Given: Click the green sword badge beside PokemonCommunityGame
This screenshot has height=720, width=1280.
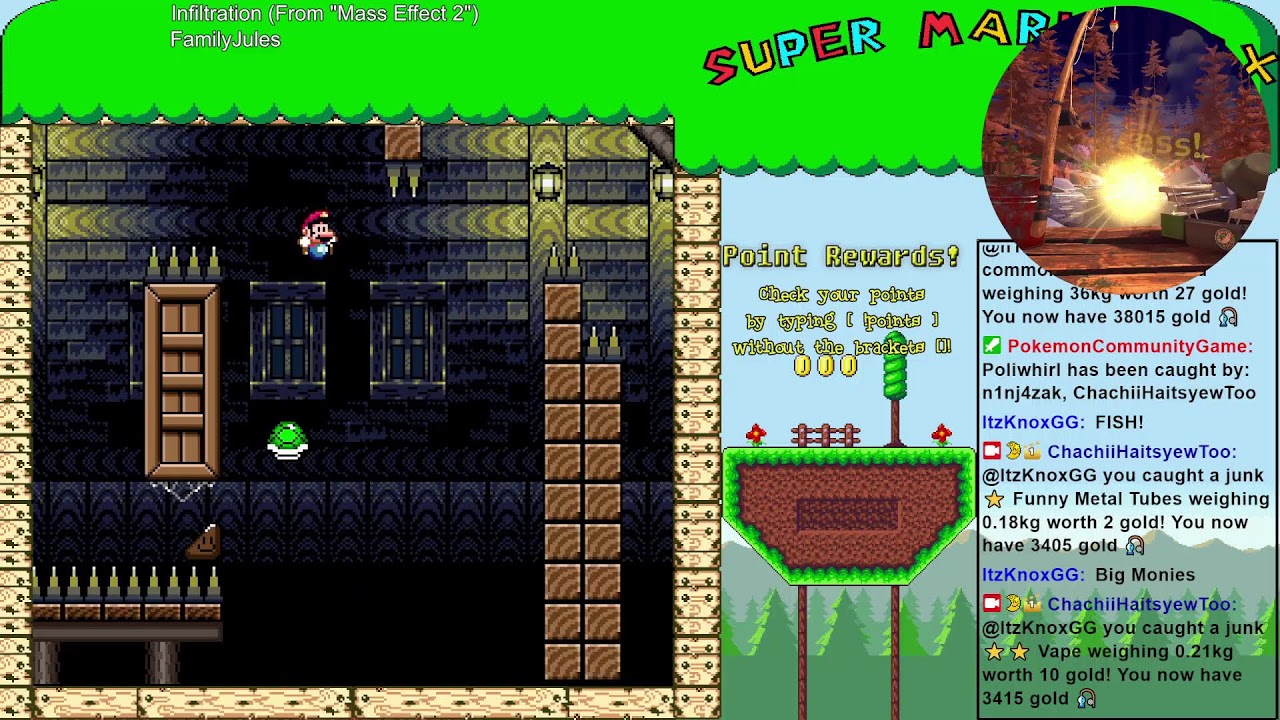Looking at the screenshot, I should click(993, 347).
